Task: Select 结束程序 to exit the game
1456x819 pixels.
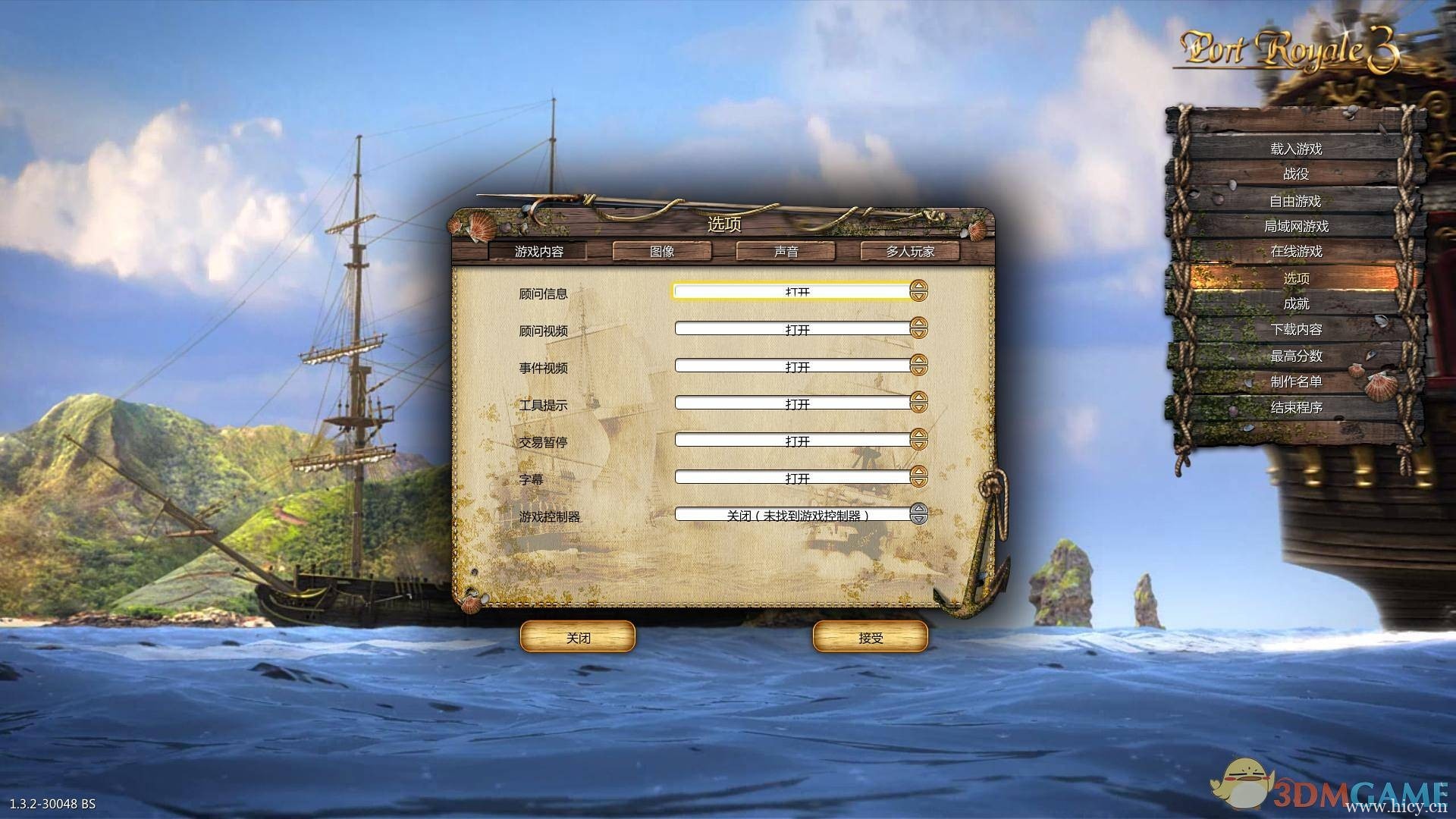Action: tap(1298, 409)
